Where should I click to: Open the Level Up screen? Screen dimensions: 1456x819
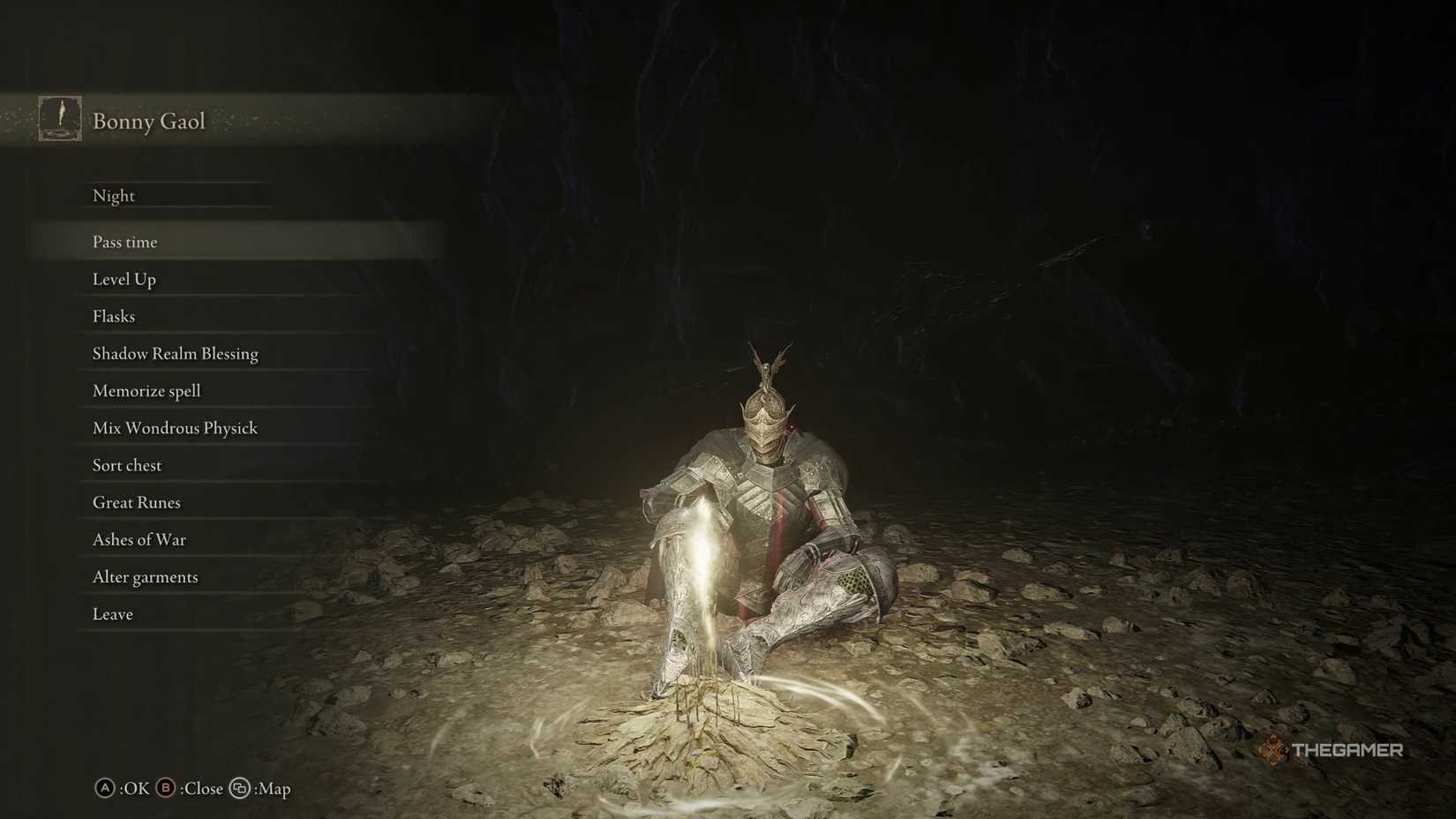pyautogui.click(x=124, y=279)
